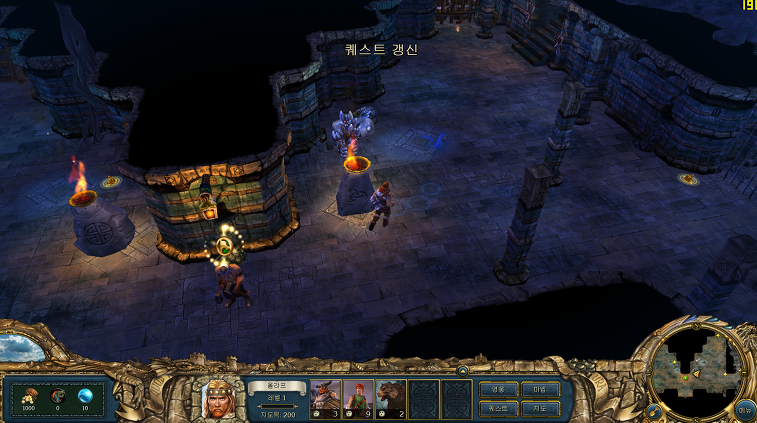Click the shovel dig button by minimap

(653, 410)
